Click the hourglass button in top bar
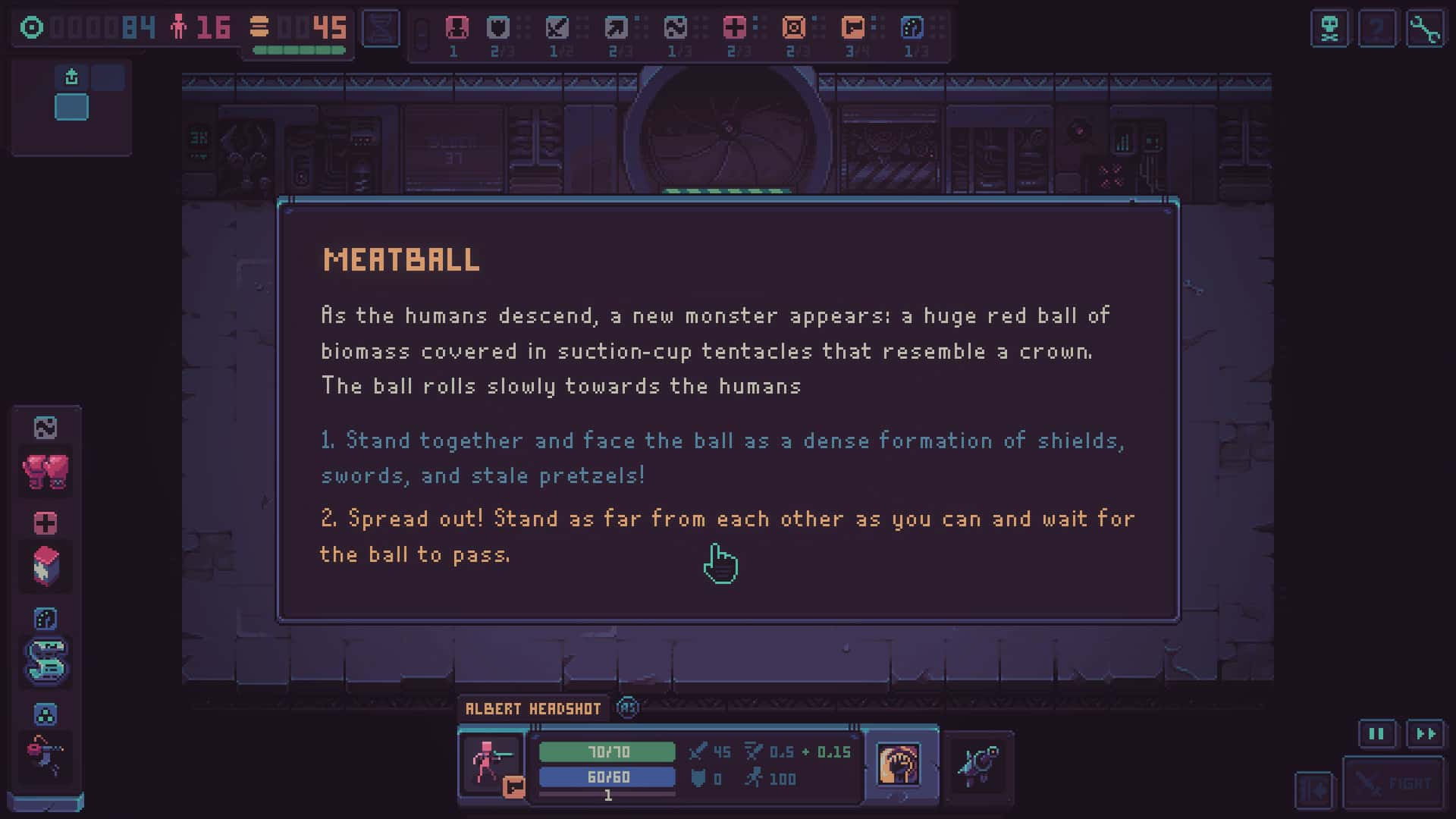The image size is (1456, 819). (x=381, y=29)
